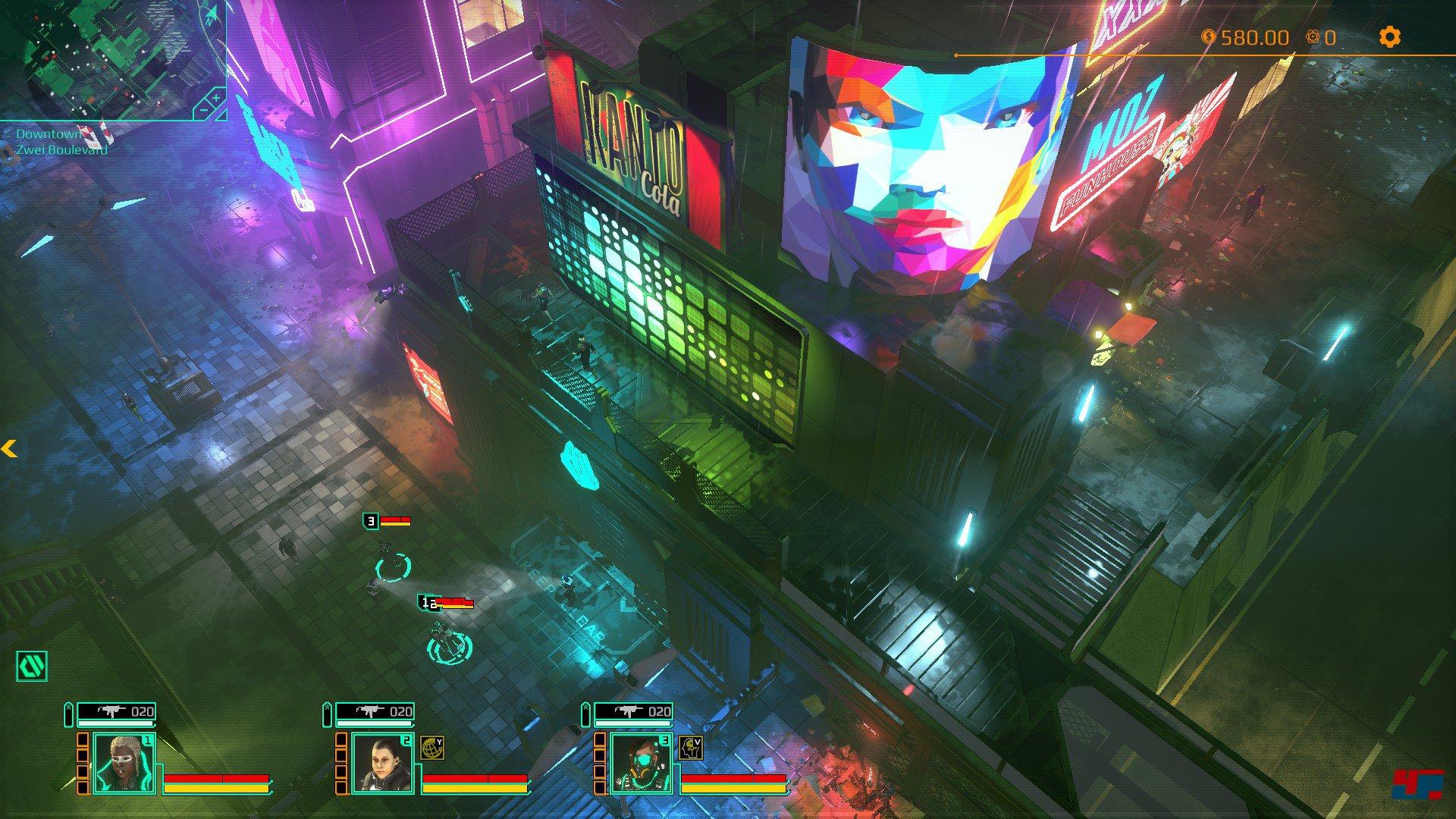Activate agent 3's head-profile ability
The image size is (1456, 819).
pyautogui.click(x=690, y=748)
